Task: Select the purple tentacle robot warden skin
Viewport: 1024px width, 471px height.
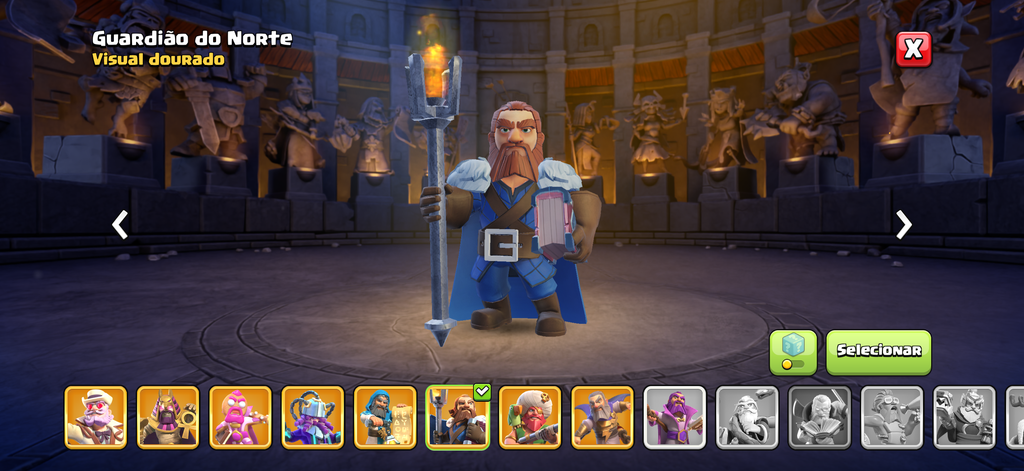Action: click(x=313, y=416)
